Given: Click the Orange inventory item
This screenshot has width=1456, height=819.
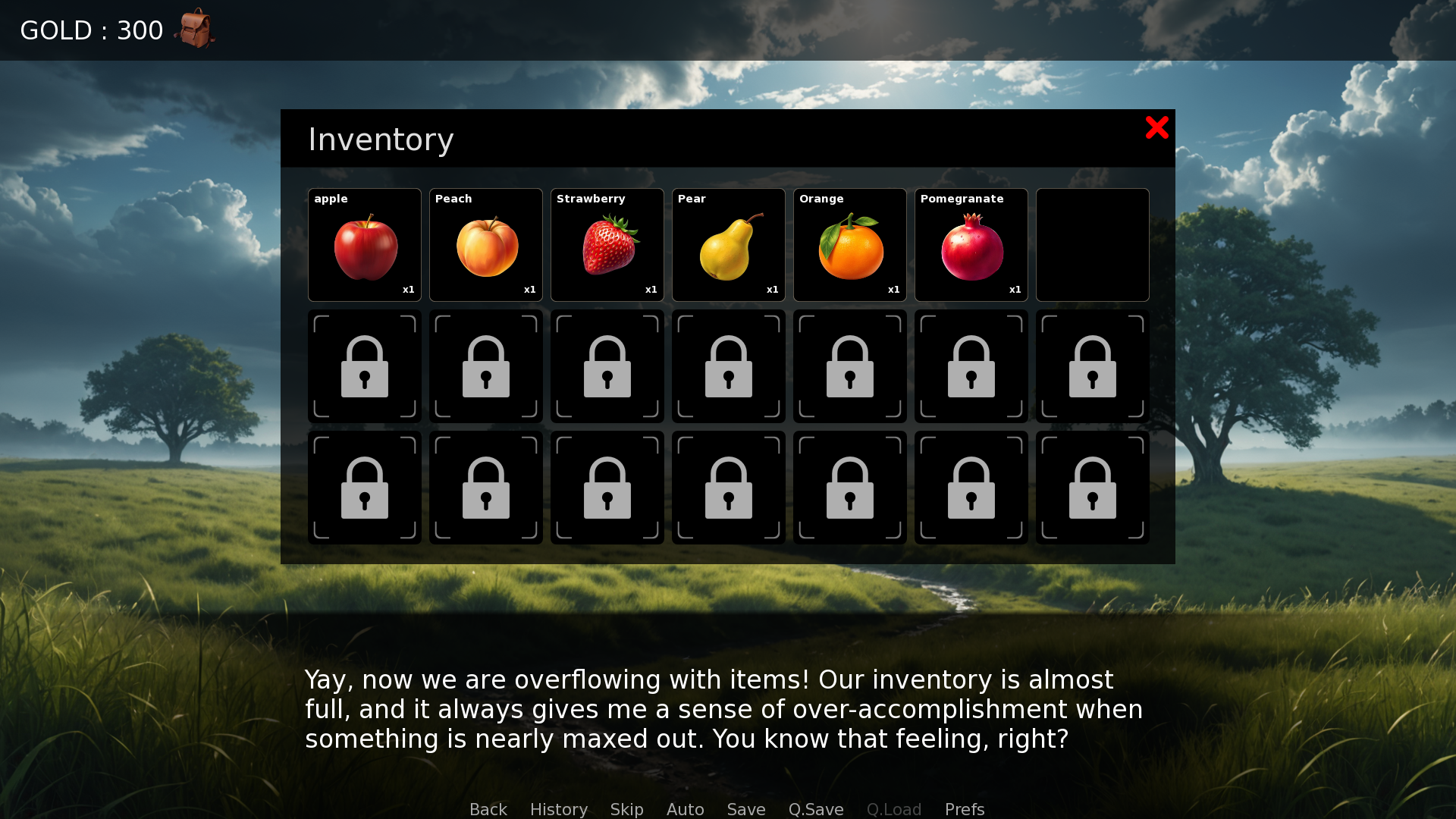Looking at the screenshot, I should coord(849,244).
